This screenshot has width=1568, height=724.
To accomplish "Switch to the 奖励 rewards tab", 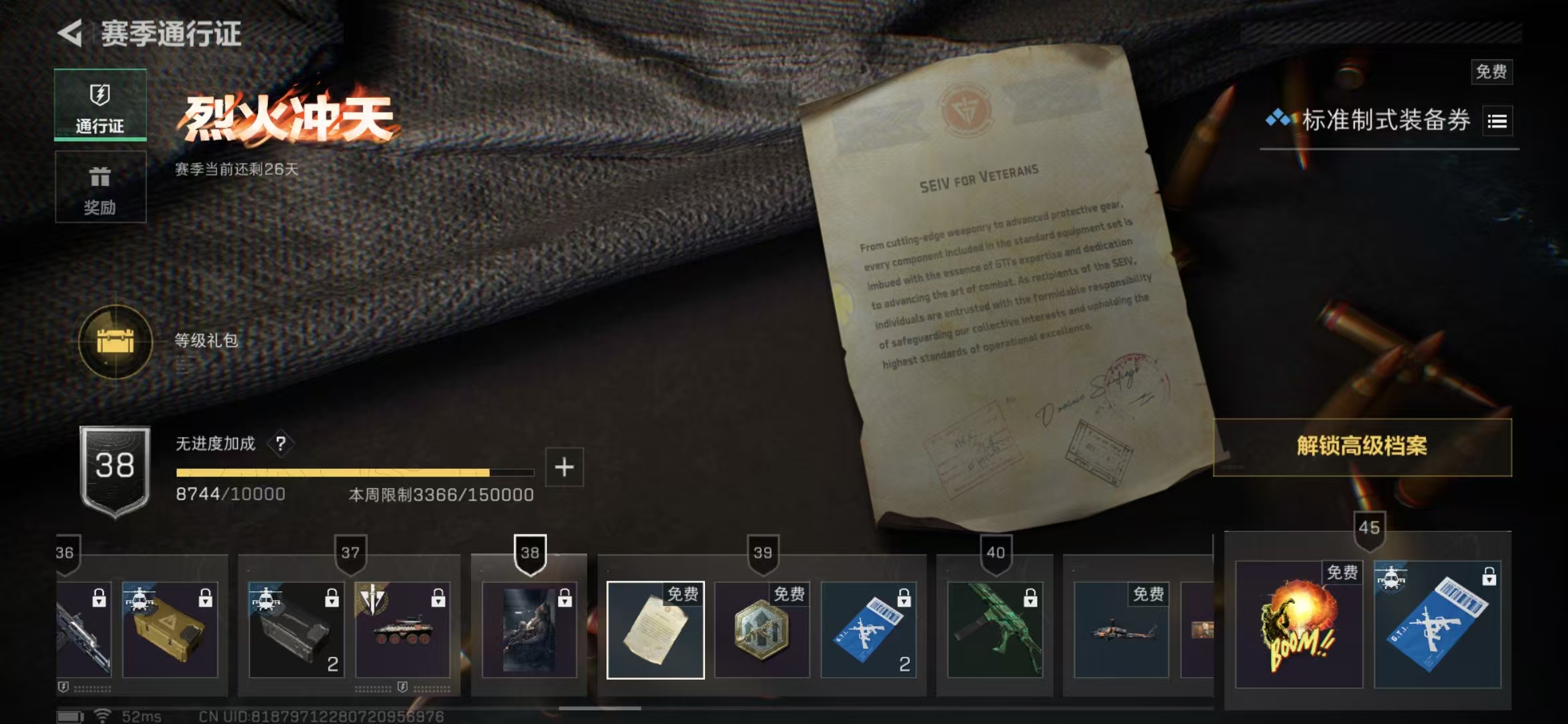I will 99,187.
